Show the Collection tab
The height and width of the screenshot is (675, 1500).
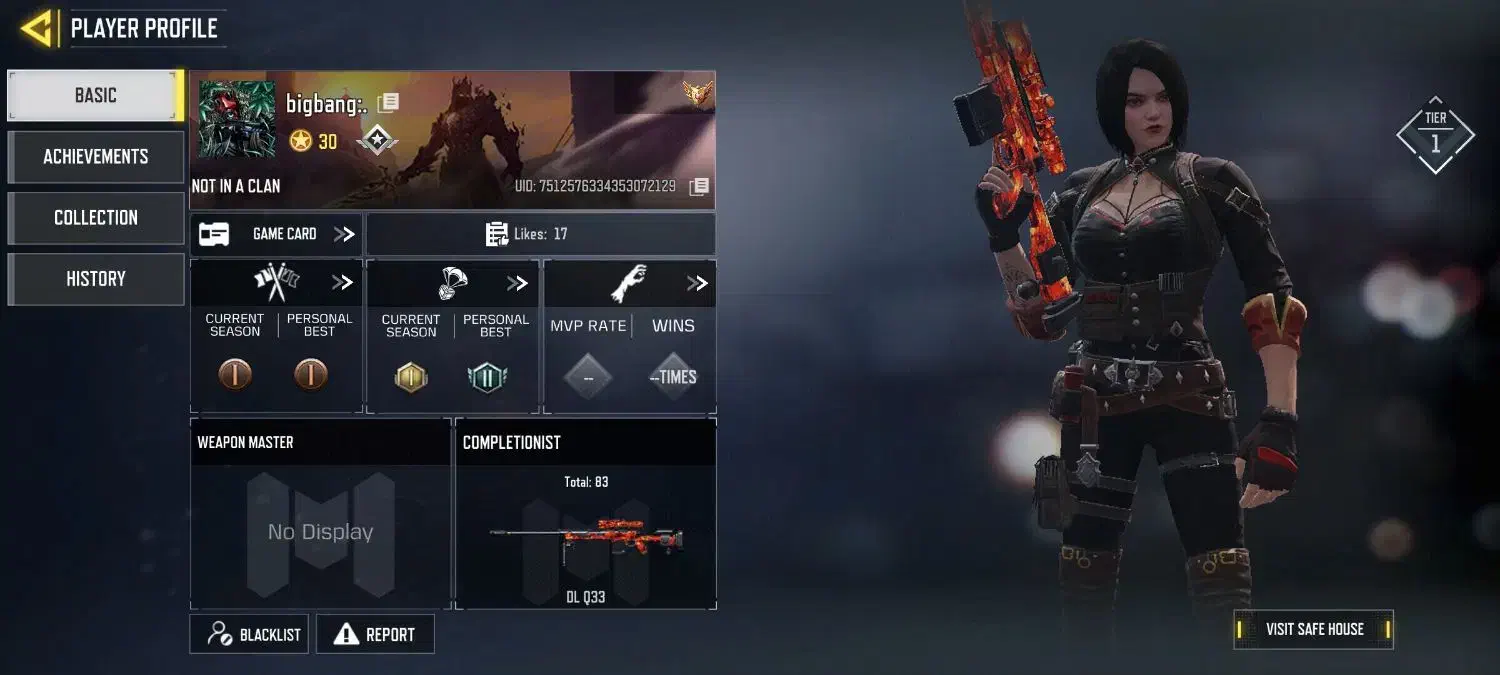95,218
